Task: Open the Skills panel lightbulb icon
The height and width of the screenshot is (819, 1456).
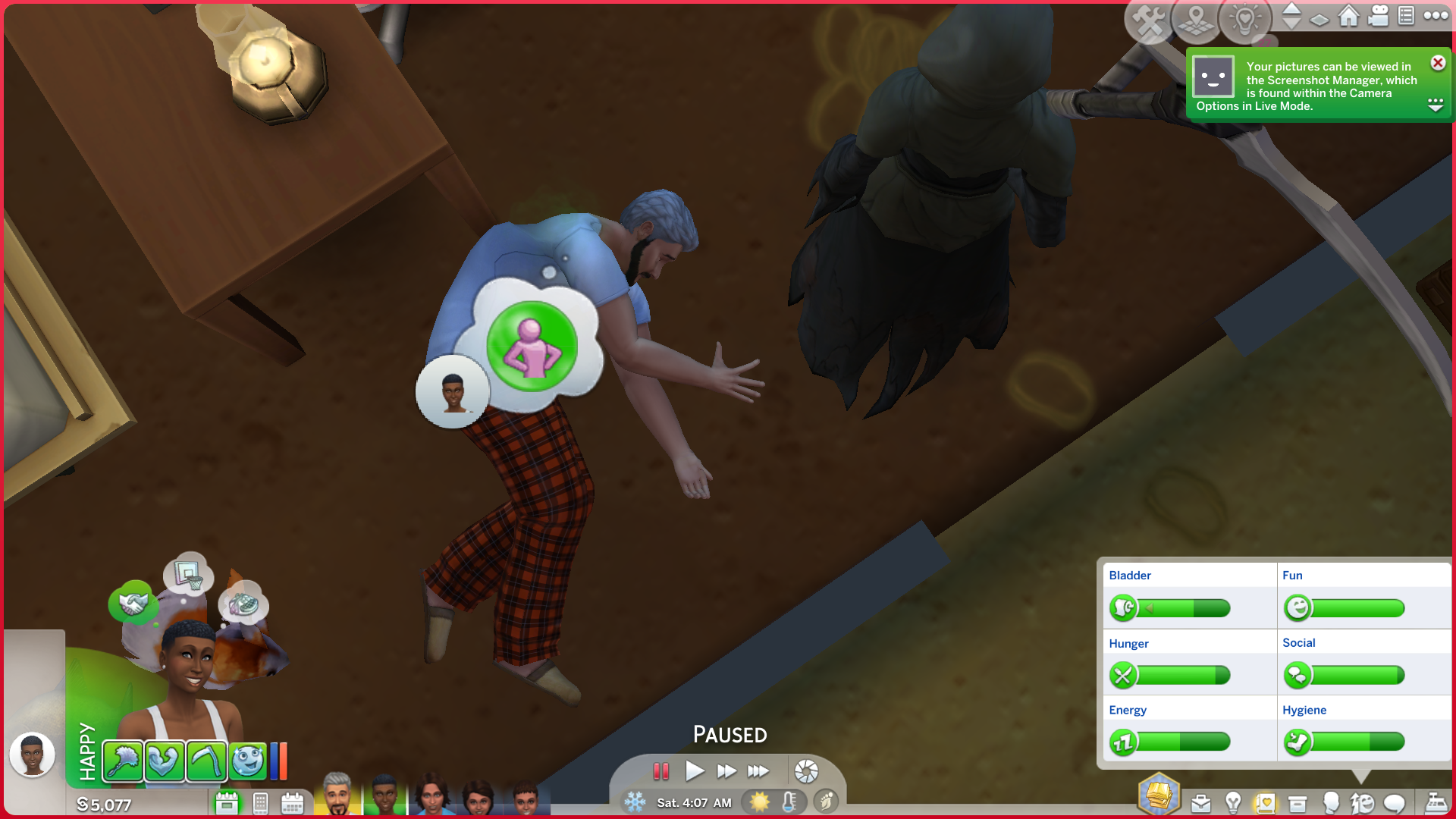Action: point(1233,803)
